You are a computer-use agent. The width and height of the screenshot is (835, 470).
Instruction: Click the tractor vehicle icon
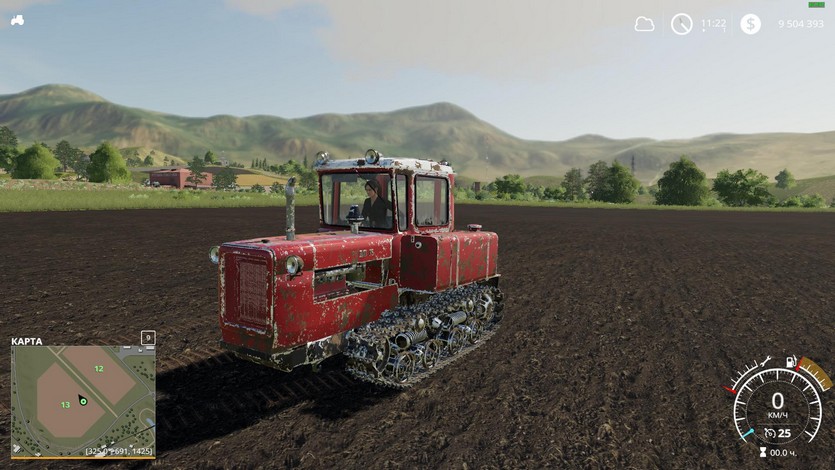click(17, 19)
